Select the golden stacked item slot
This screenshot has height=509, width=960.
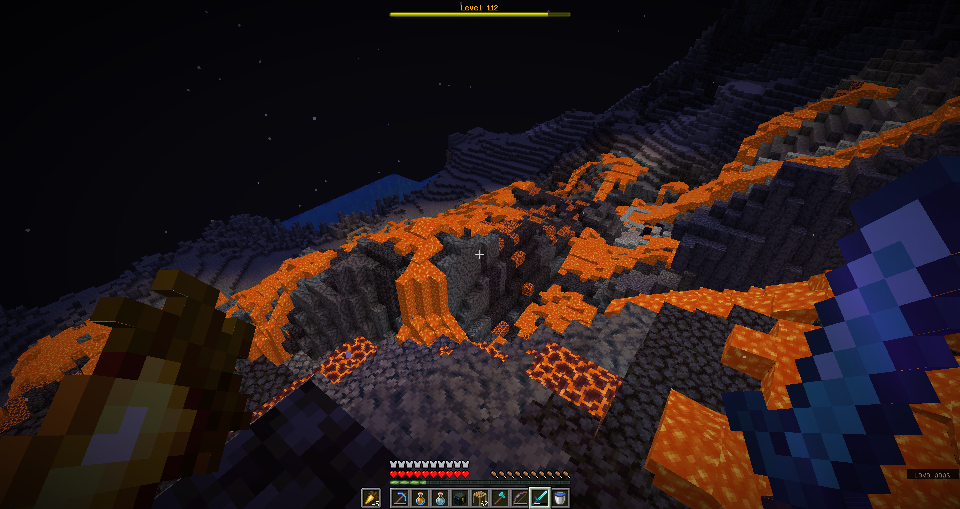pos(480,497)
